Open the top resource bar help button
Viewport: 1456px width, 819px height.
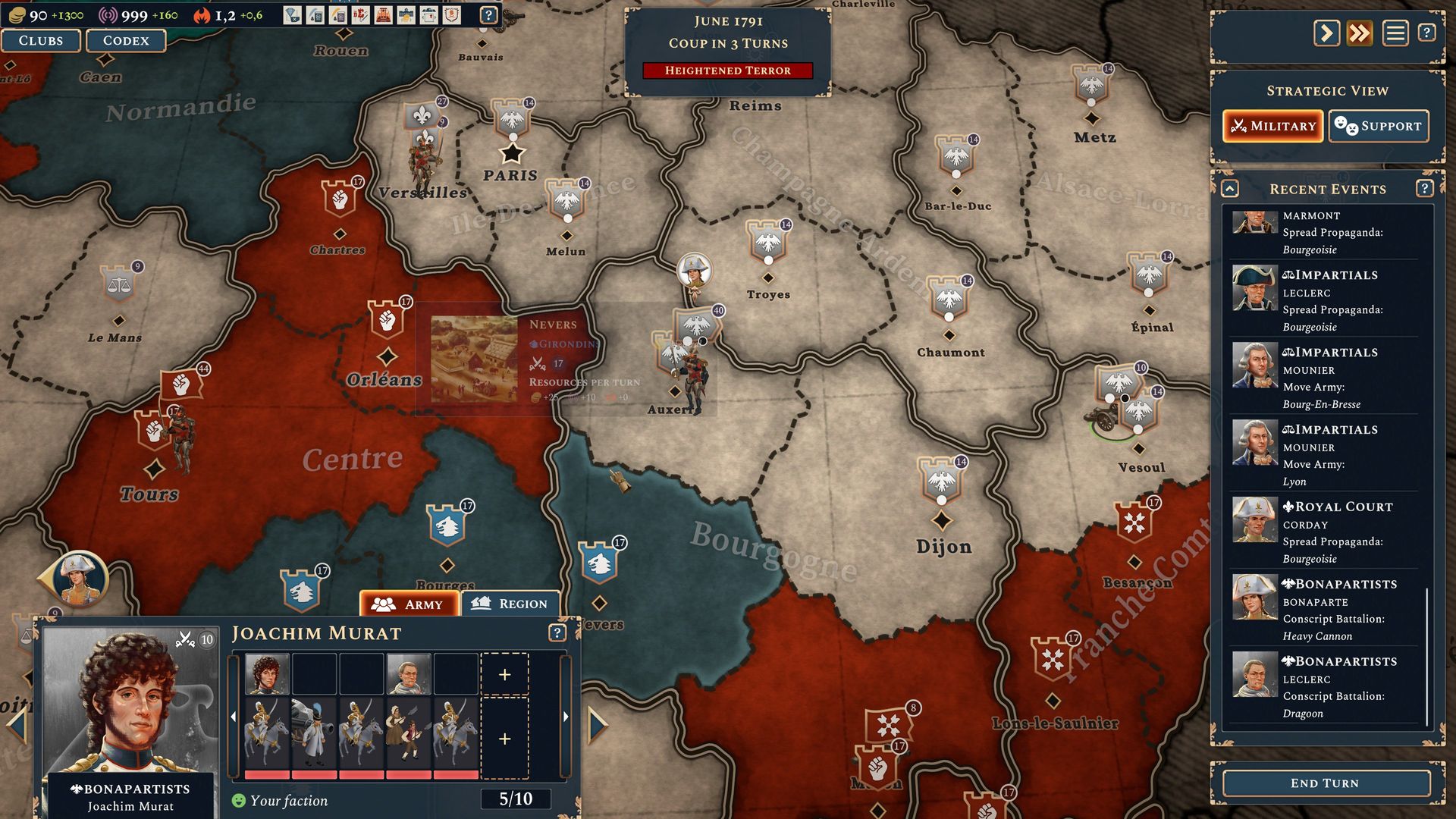point(489,15)
